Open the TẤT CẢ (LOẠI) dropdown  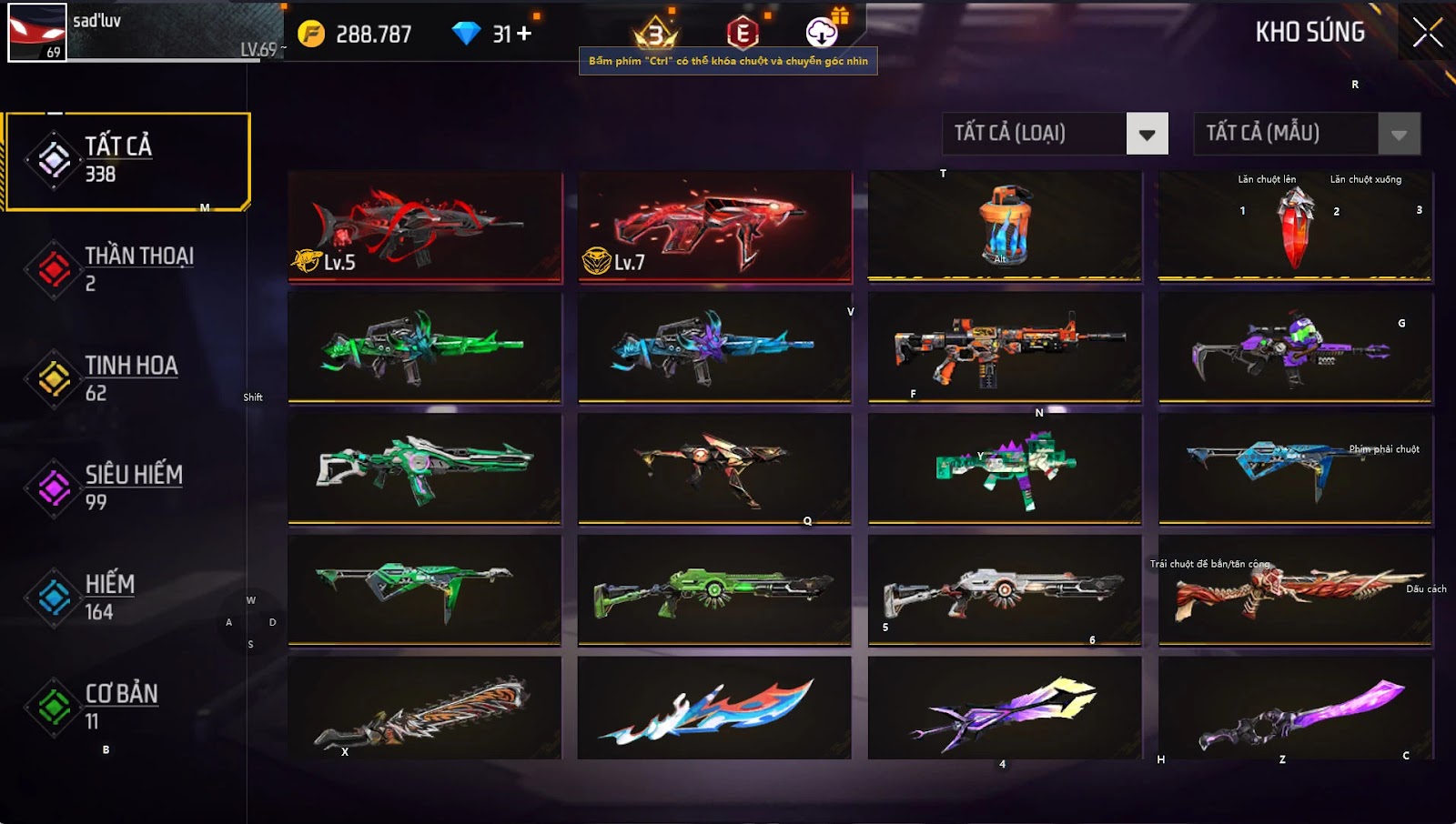coord(1037,133)
